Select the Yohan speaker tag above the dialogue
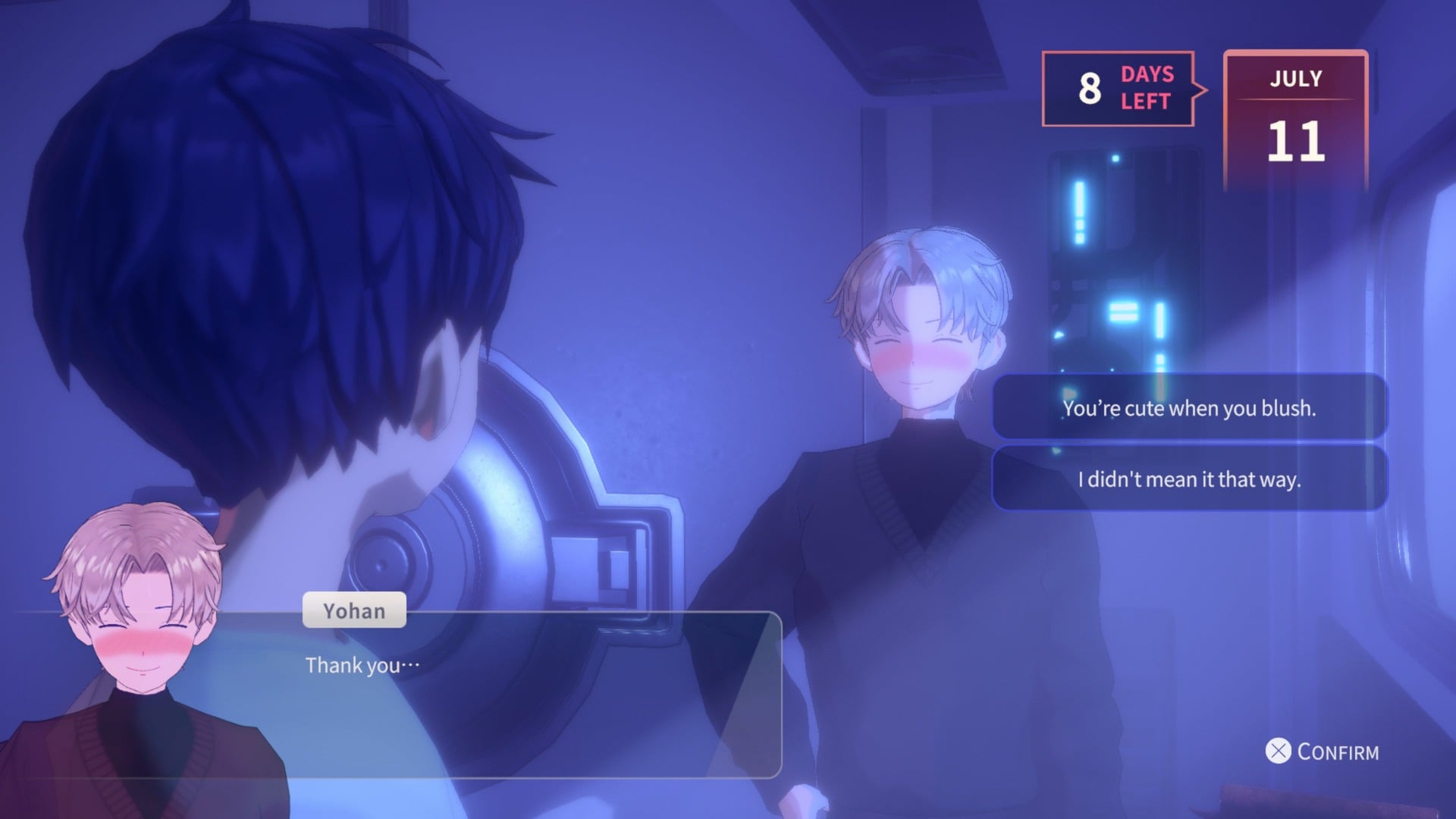1456x819 pixels. click(353, 610)
